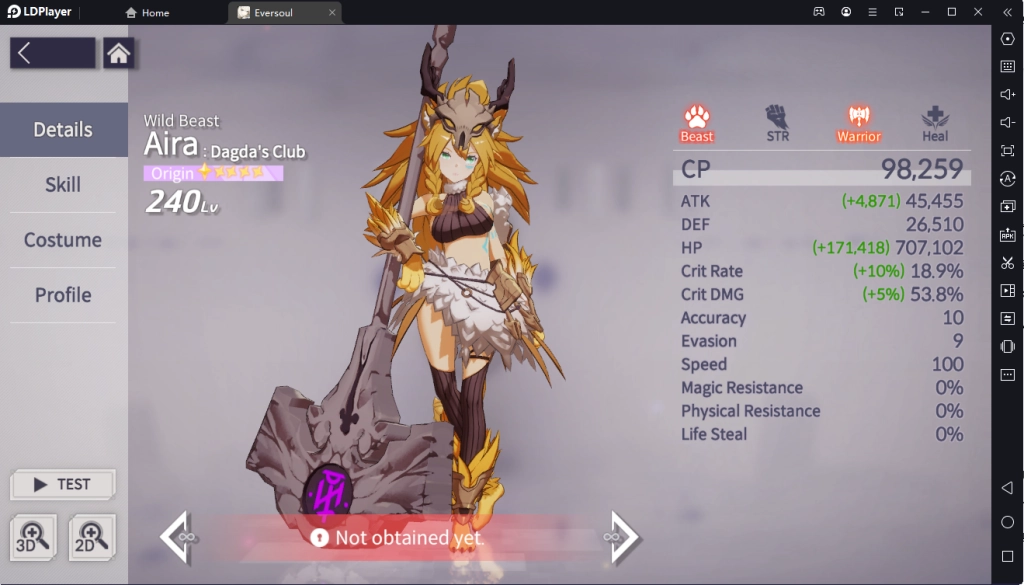Show previous character with left arrow
The width and height of the screenshot is (1024, 585).
(176, 537)
